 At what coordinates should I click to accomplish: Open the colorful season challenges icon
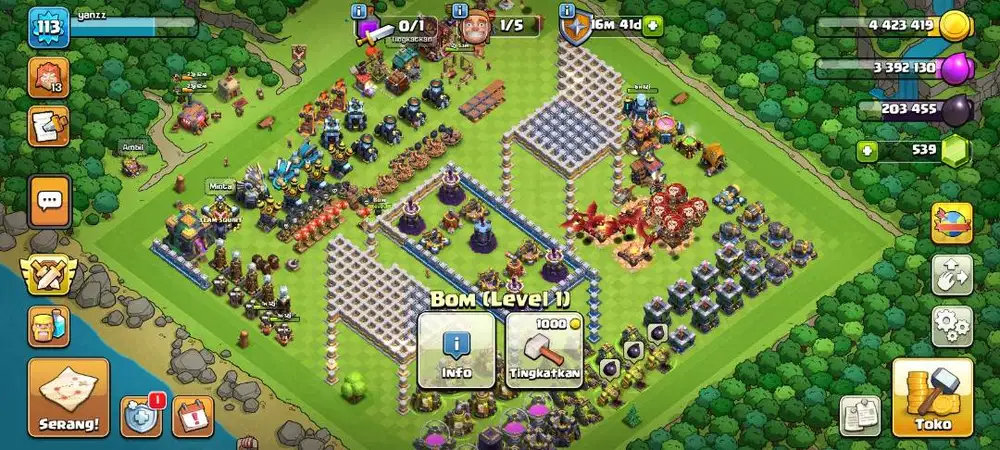952,222
